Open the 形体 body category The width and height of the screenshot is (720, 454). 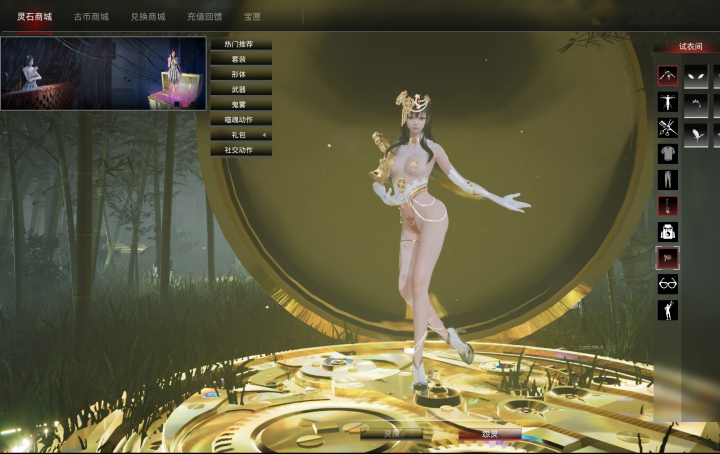[240, 75]
